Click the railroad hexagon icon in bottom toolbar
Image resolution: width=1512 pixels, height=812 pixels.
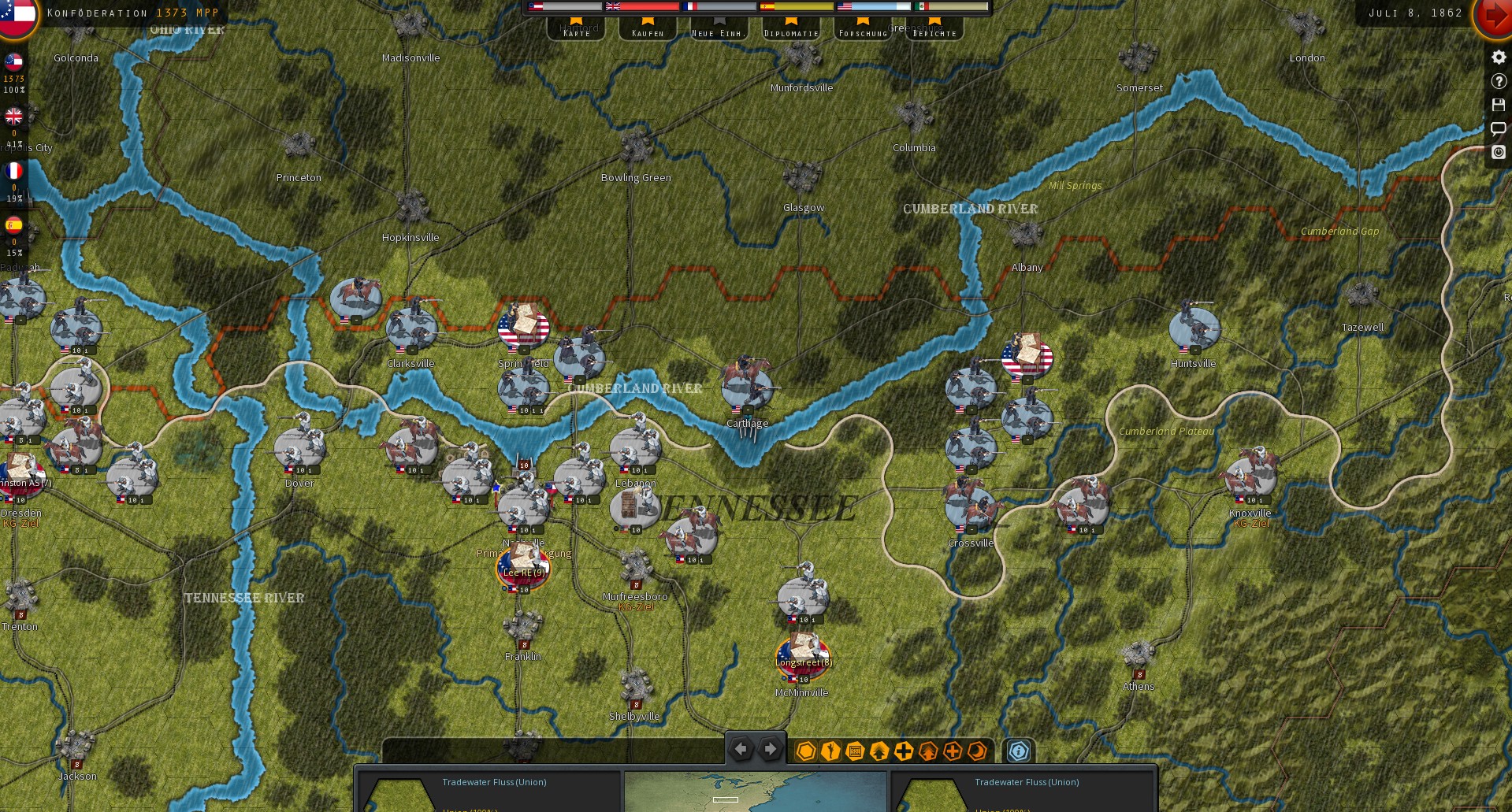click(854, 752)
